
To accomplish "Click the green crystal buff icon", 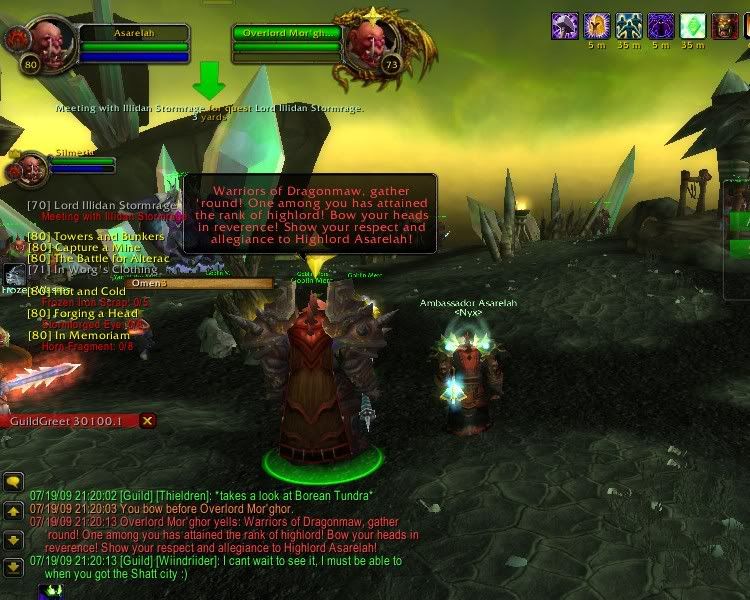I will click(693, 26).
